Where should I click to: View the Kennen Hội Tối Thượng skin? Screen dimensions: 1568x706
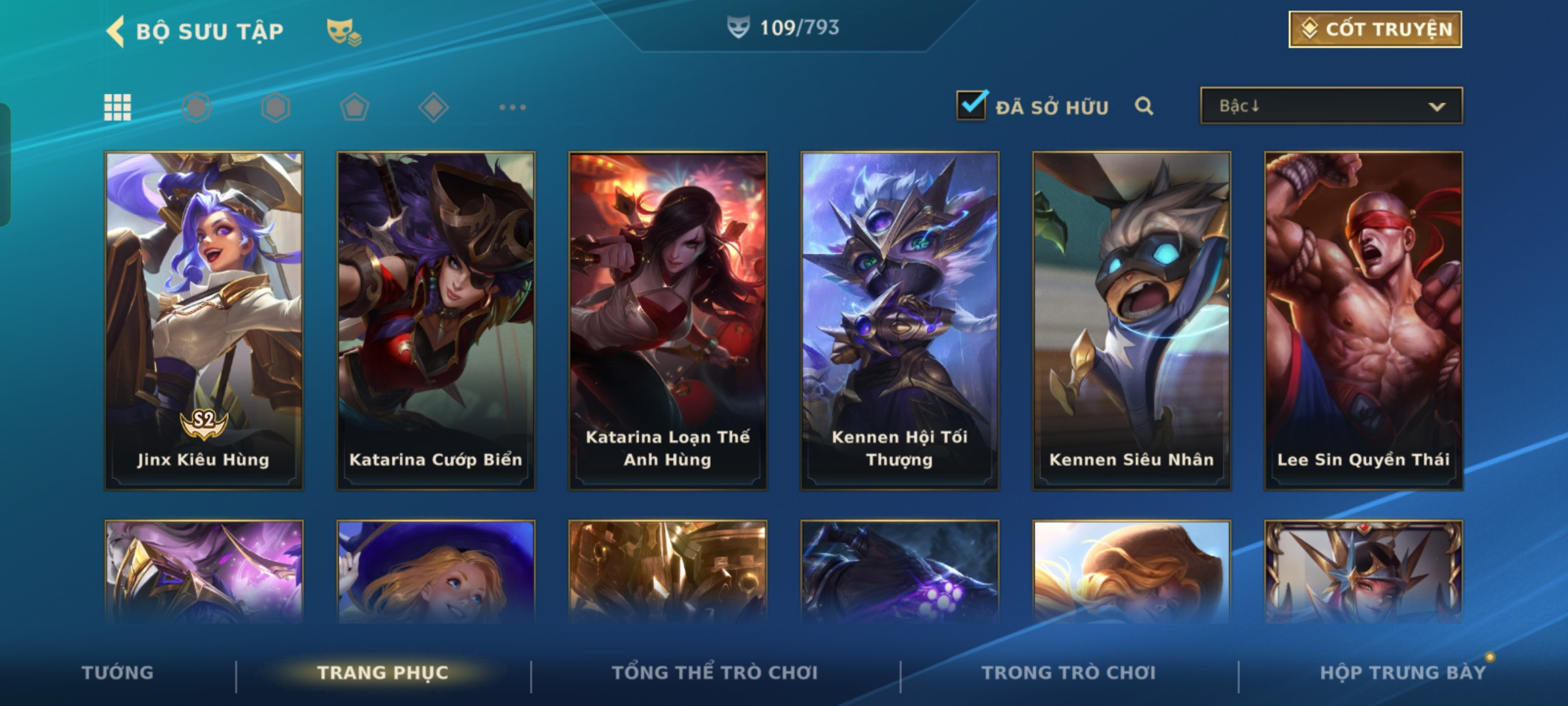tap(900, 320)
